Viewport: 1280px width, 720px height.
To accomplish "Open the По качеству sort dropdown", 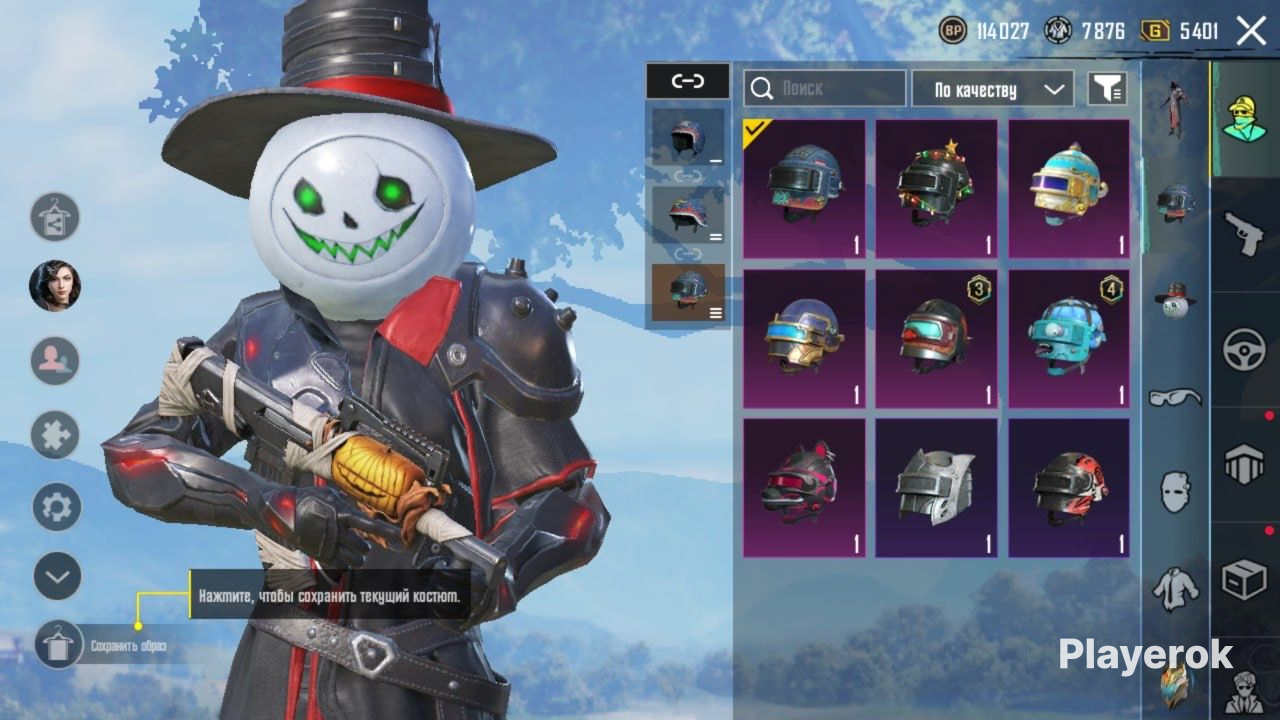I will tap(992, 89).
